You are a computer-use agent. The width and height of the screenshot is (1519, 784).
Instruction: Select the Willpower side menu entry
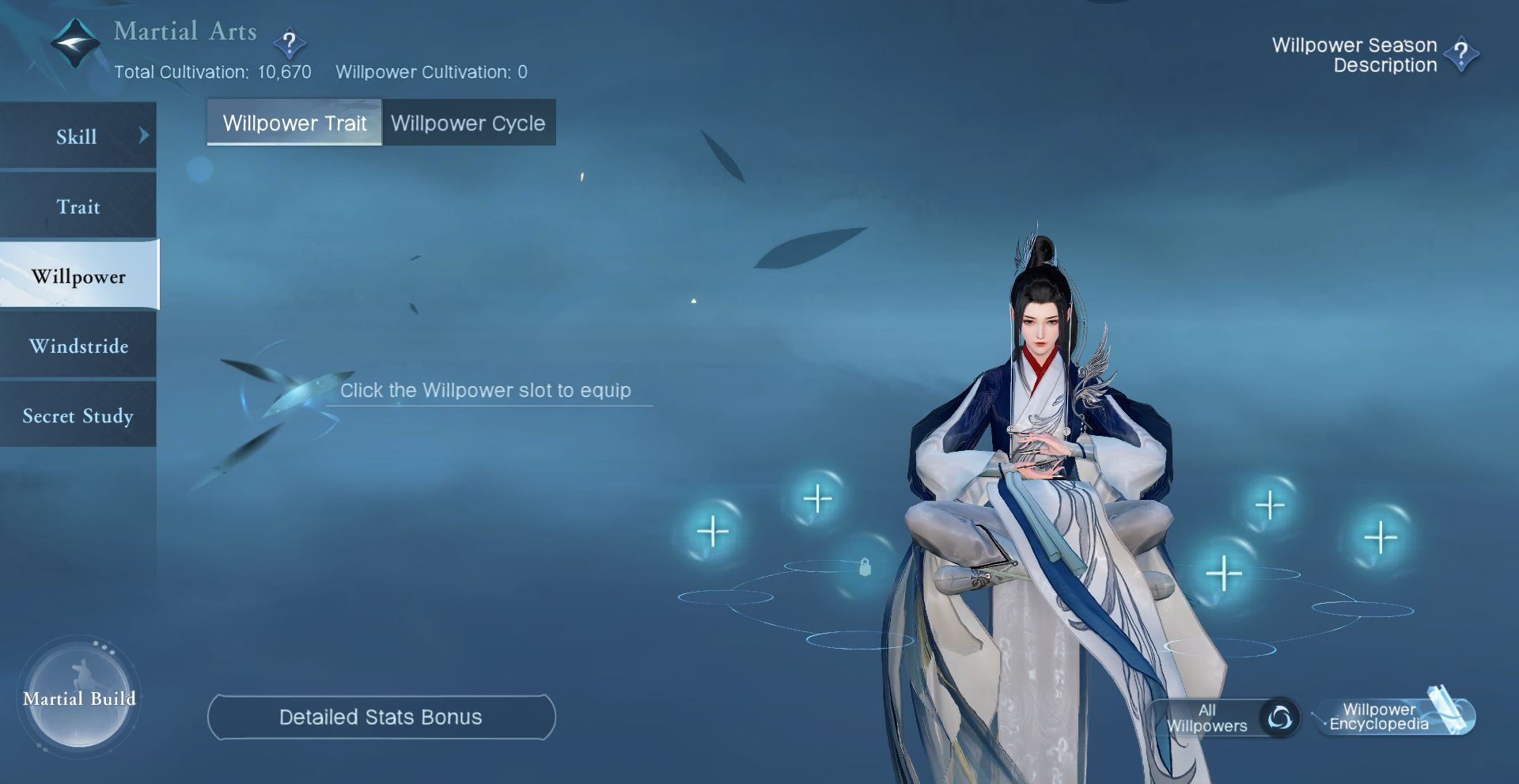[x=78, y=276]
